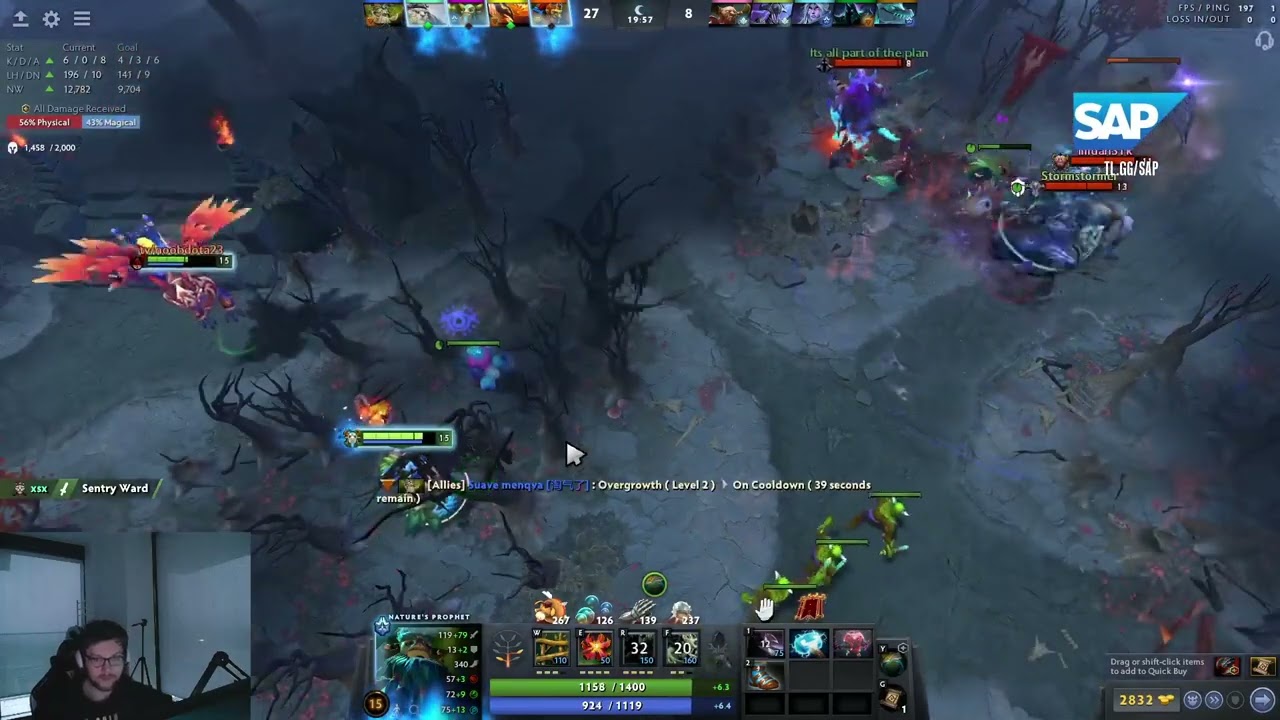Select the E ability with 50 mana cost
This screenshot has width=1280, height=720.
[x=595, y=648]
